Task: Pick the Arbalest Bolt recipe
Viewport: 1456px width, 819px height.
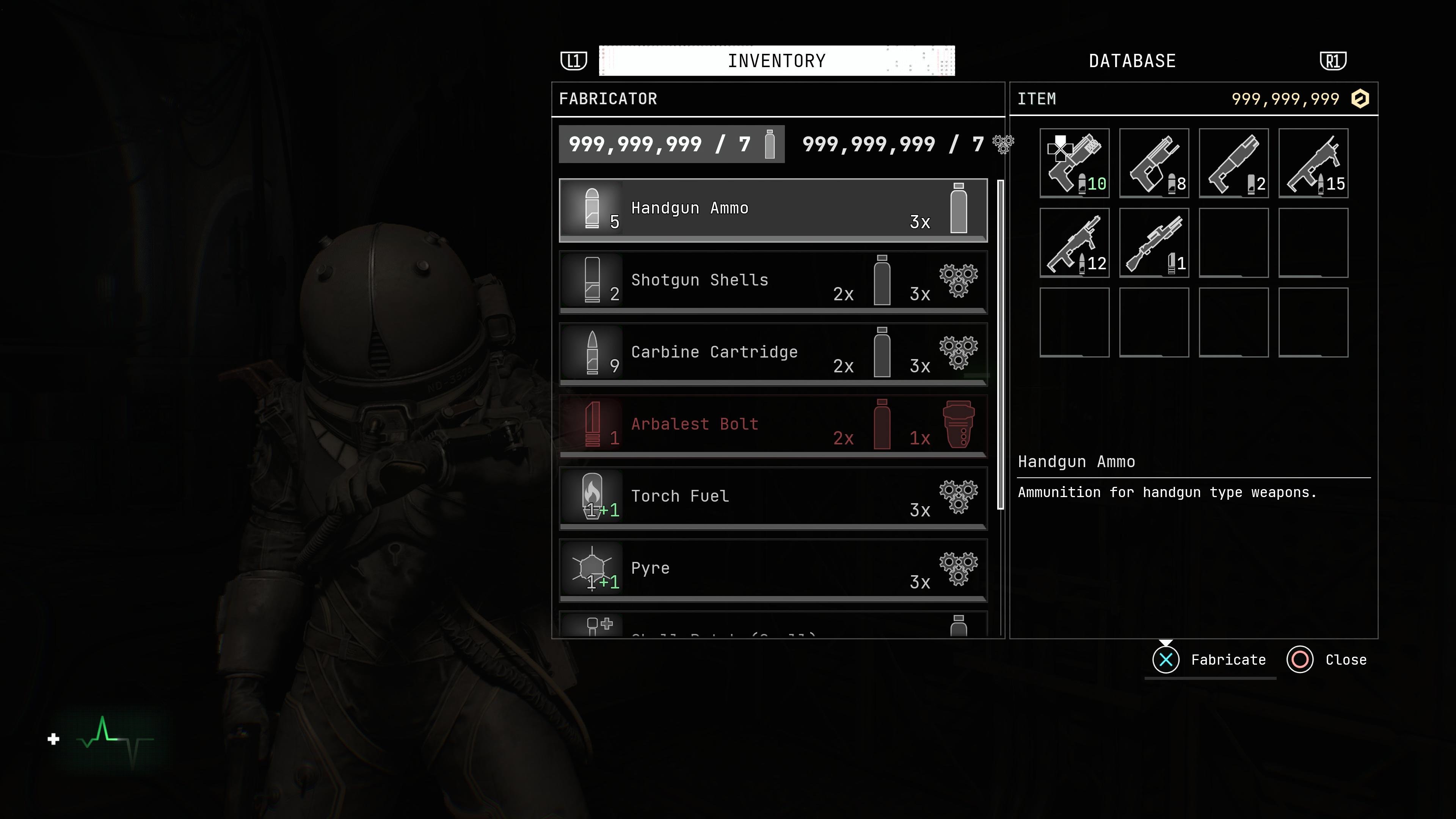Action: [773, 425]
